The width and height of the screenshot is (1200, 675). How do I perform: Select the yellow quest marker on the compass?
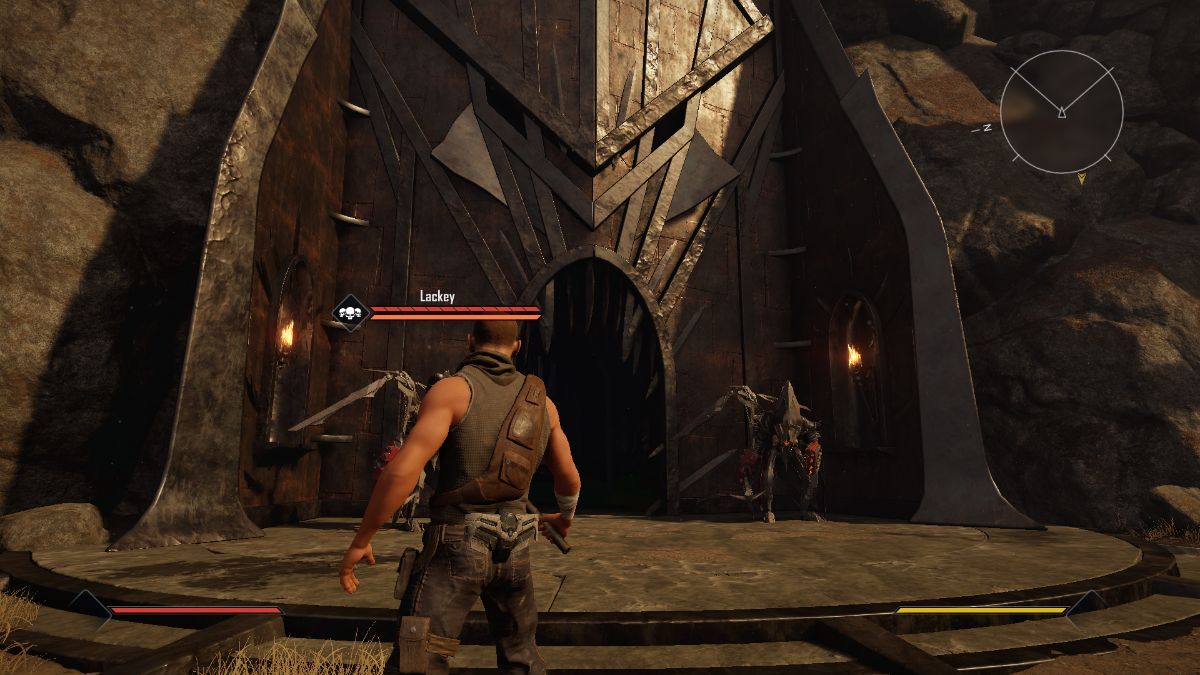pos(1081,179)
